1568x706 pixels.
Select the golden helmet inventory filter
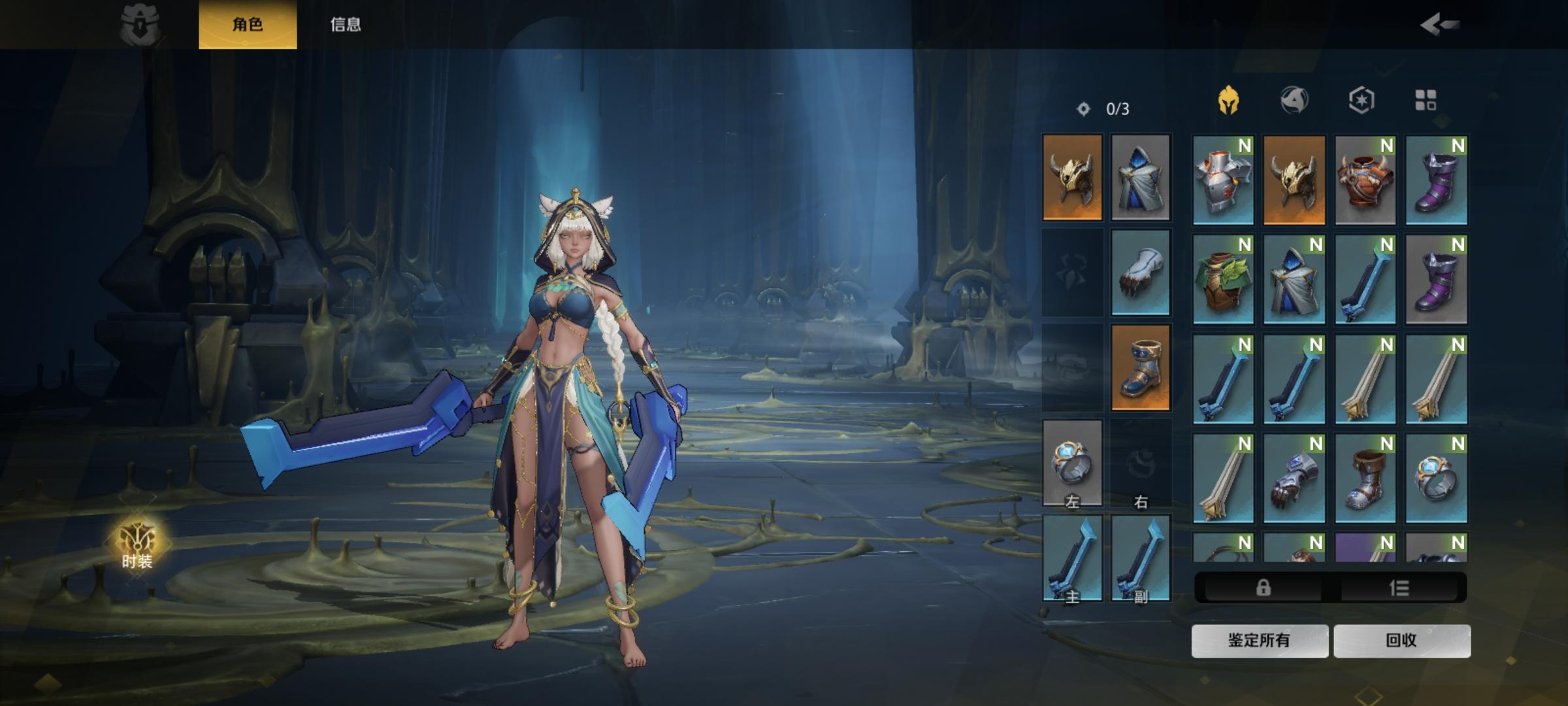(x=1228, y=101)
